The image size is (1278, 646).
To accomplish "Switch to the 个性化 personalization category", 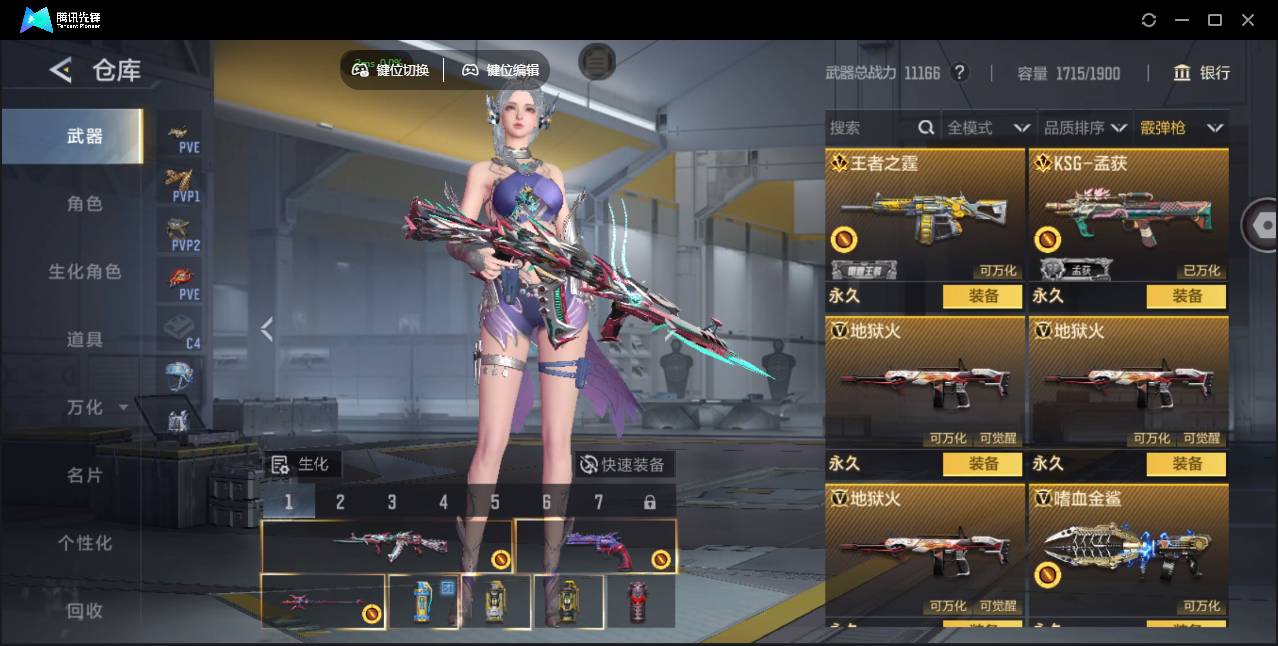I will click(x=84, y=543).
